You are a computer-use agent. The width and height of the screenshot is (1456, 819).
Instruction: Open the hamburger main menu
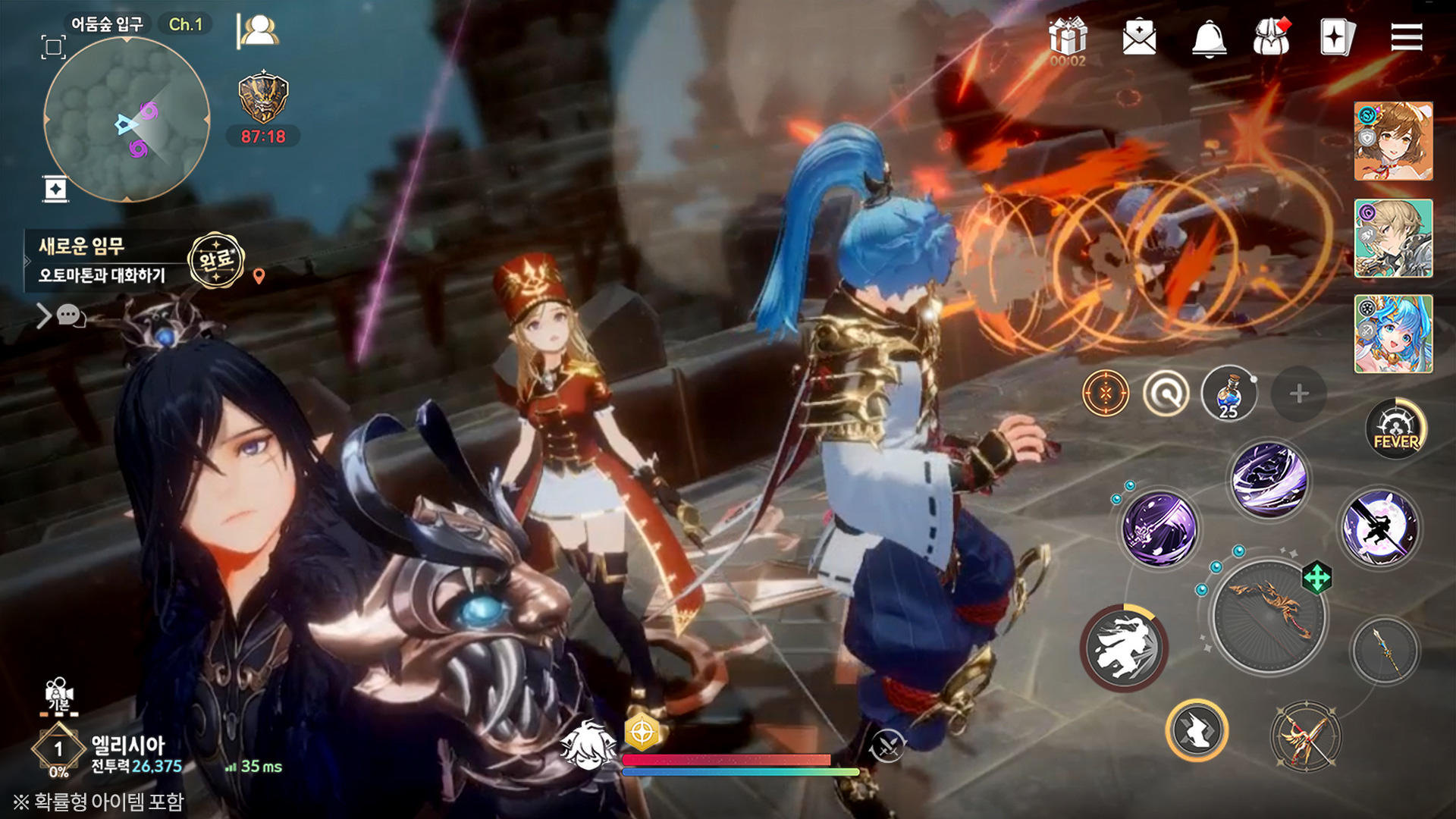[x=1407, y=36]
